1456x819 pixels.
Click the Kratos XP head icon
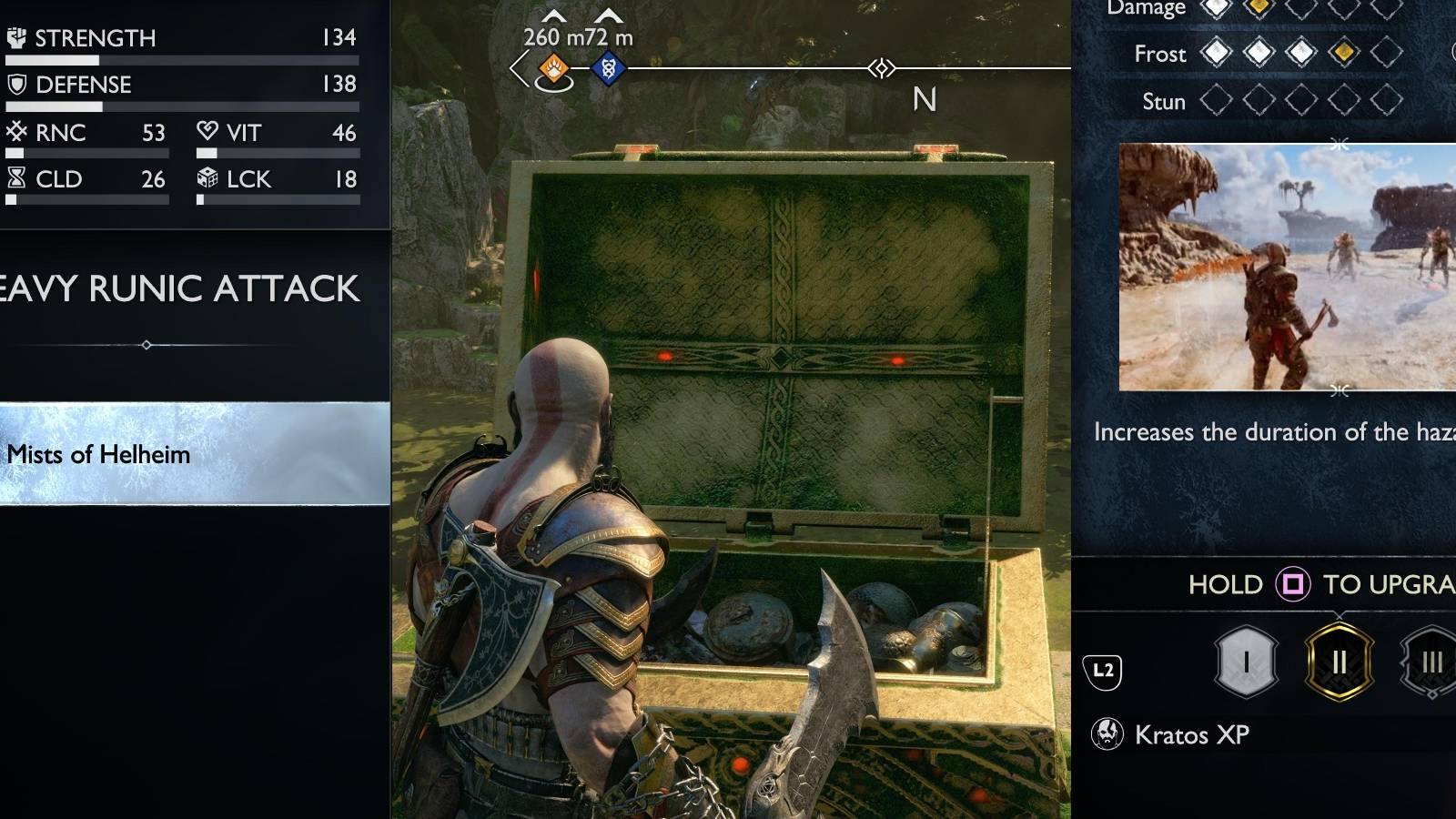1107,733
